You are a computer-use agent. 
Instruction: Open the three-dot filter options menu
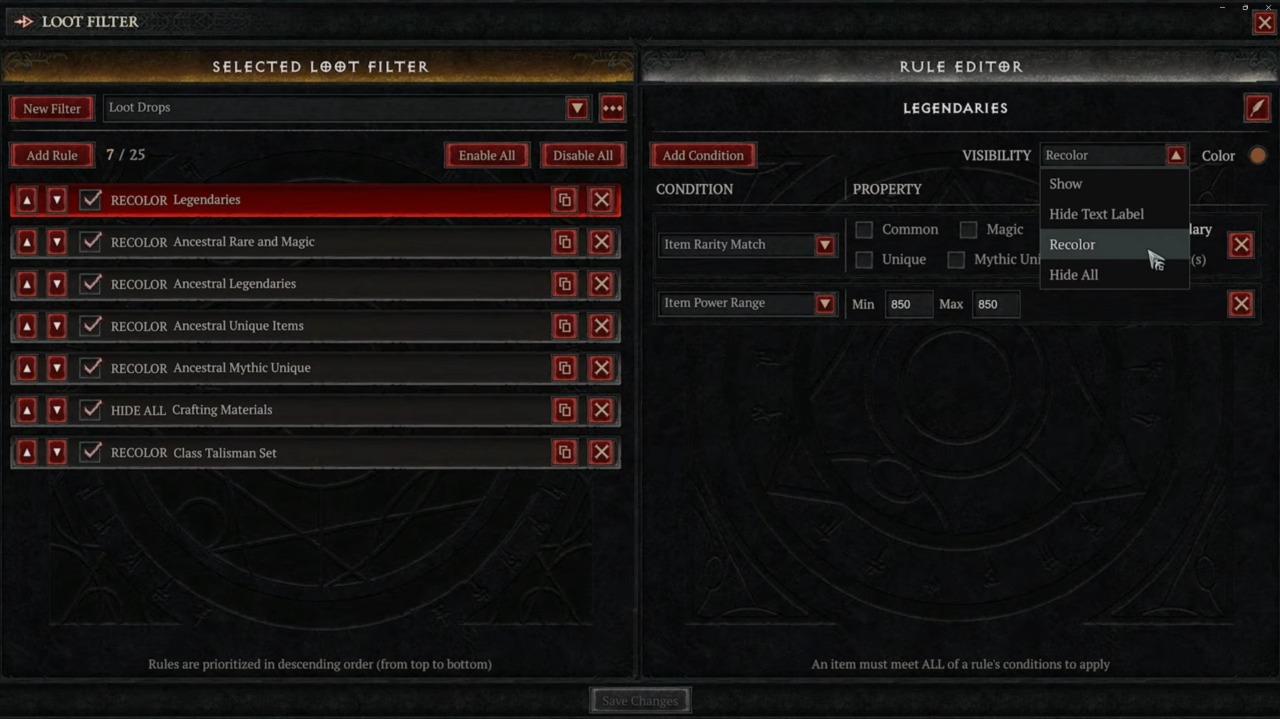(612, 108)
